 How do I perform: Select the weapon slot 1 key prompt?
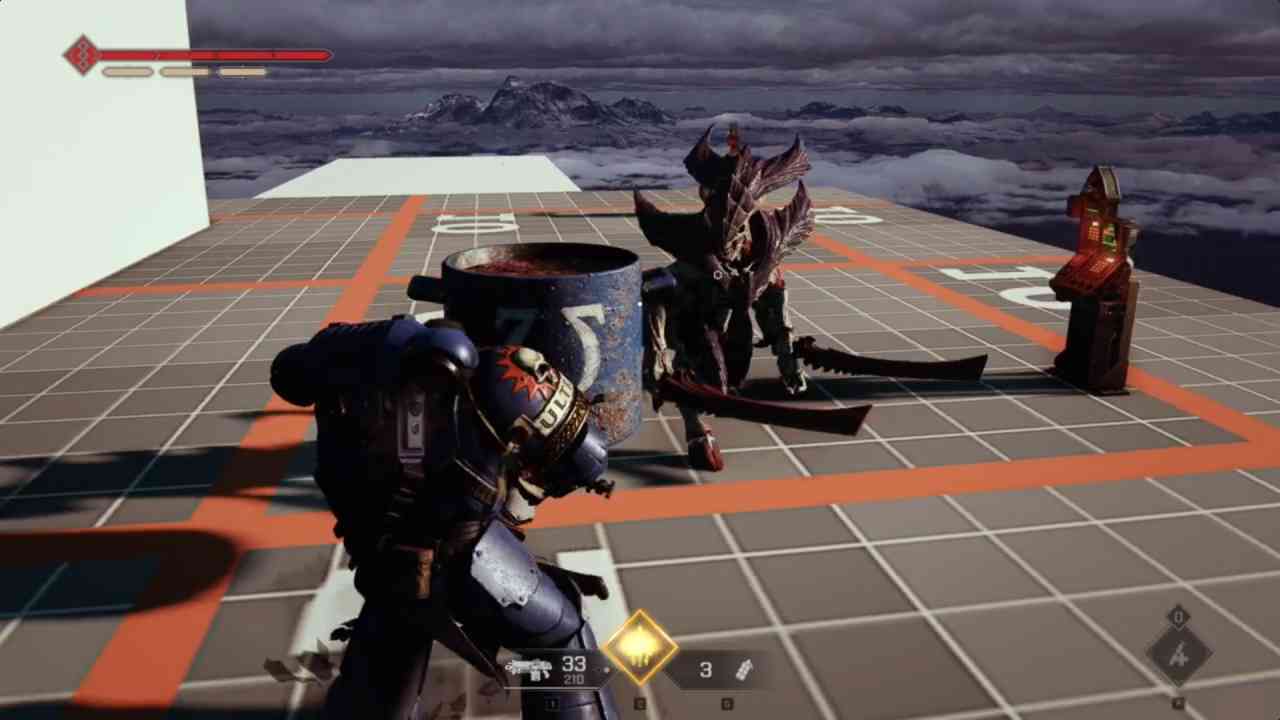click(x=551, y=703)
